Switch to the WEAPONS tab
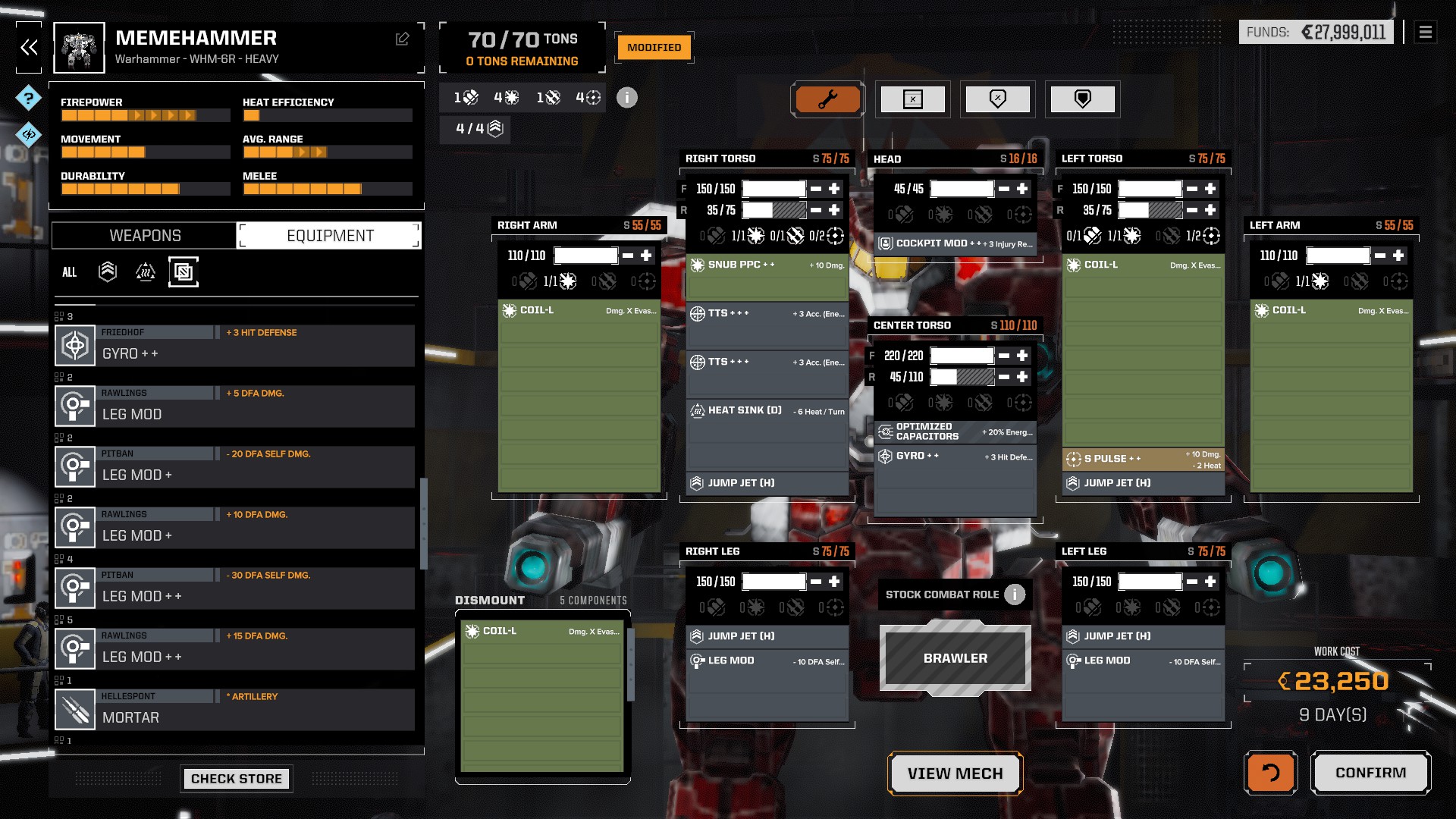Image resolution: width=1456 pixels, height=819 pixels. pyautogui.click(x=144, y=235)
